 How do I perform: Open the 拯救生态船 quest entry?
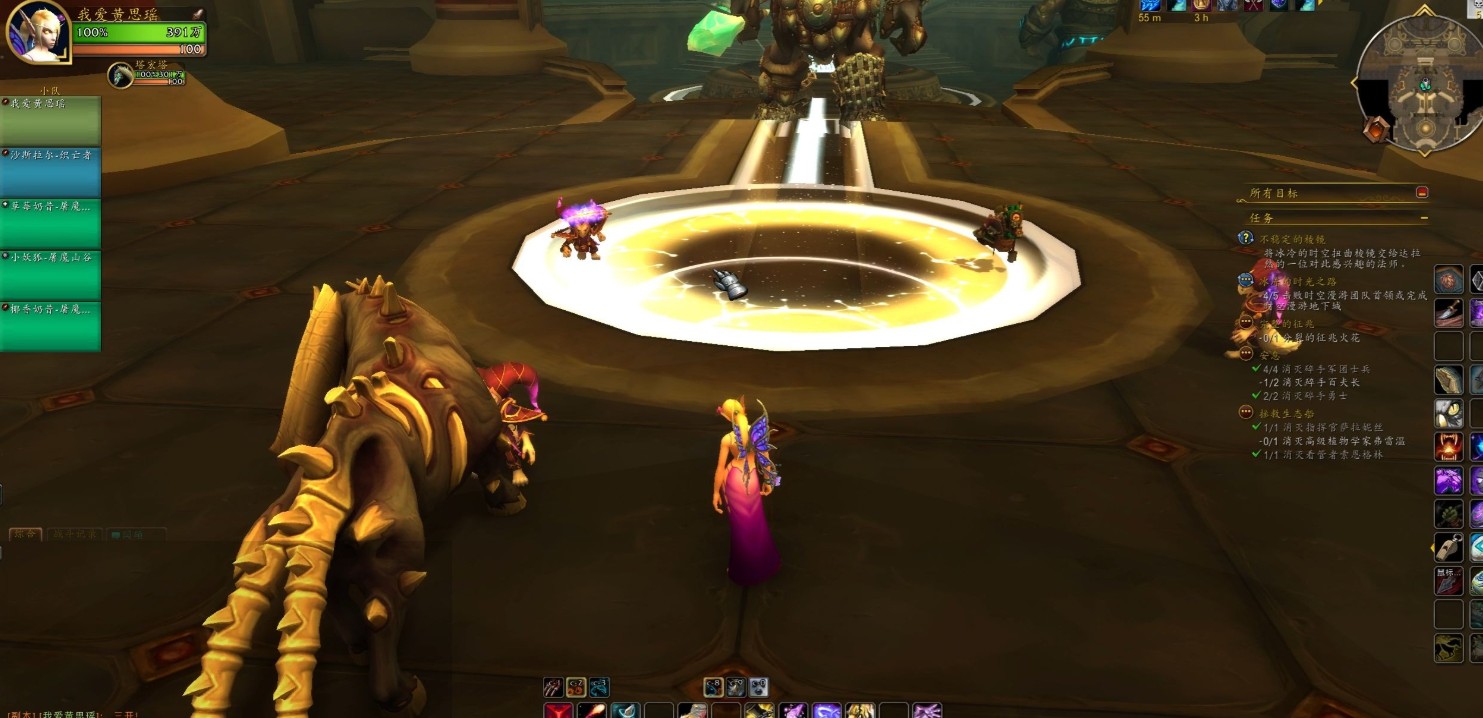(1286, 413)
